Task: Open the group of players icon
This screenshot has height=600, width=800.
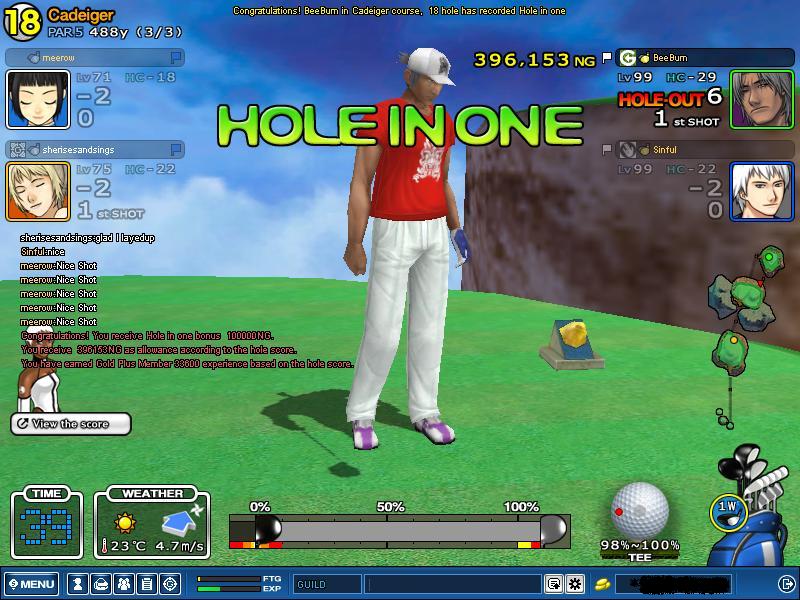Action: pos(123,584)
